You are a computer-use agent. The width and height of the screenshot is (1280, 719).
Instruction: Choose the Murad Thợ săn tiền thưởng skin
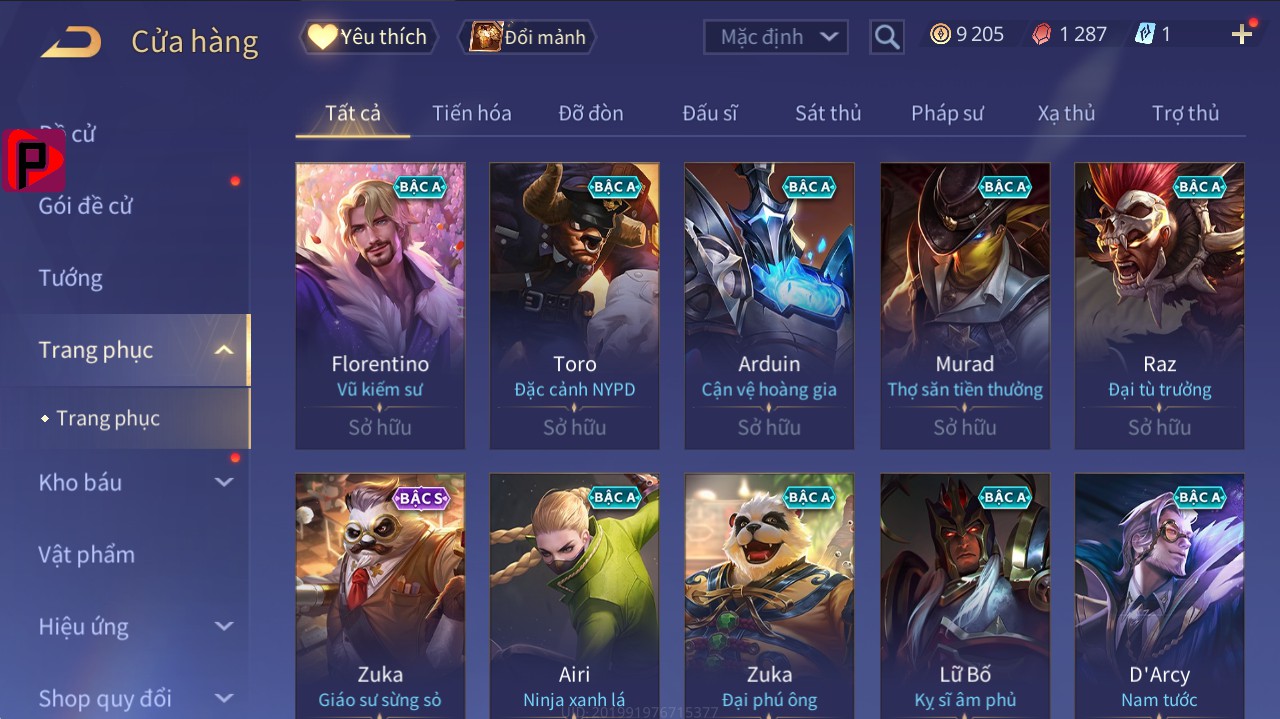tap(965, 305)
